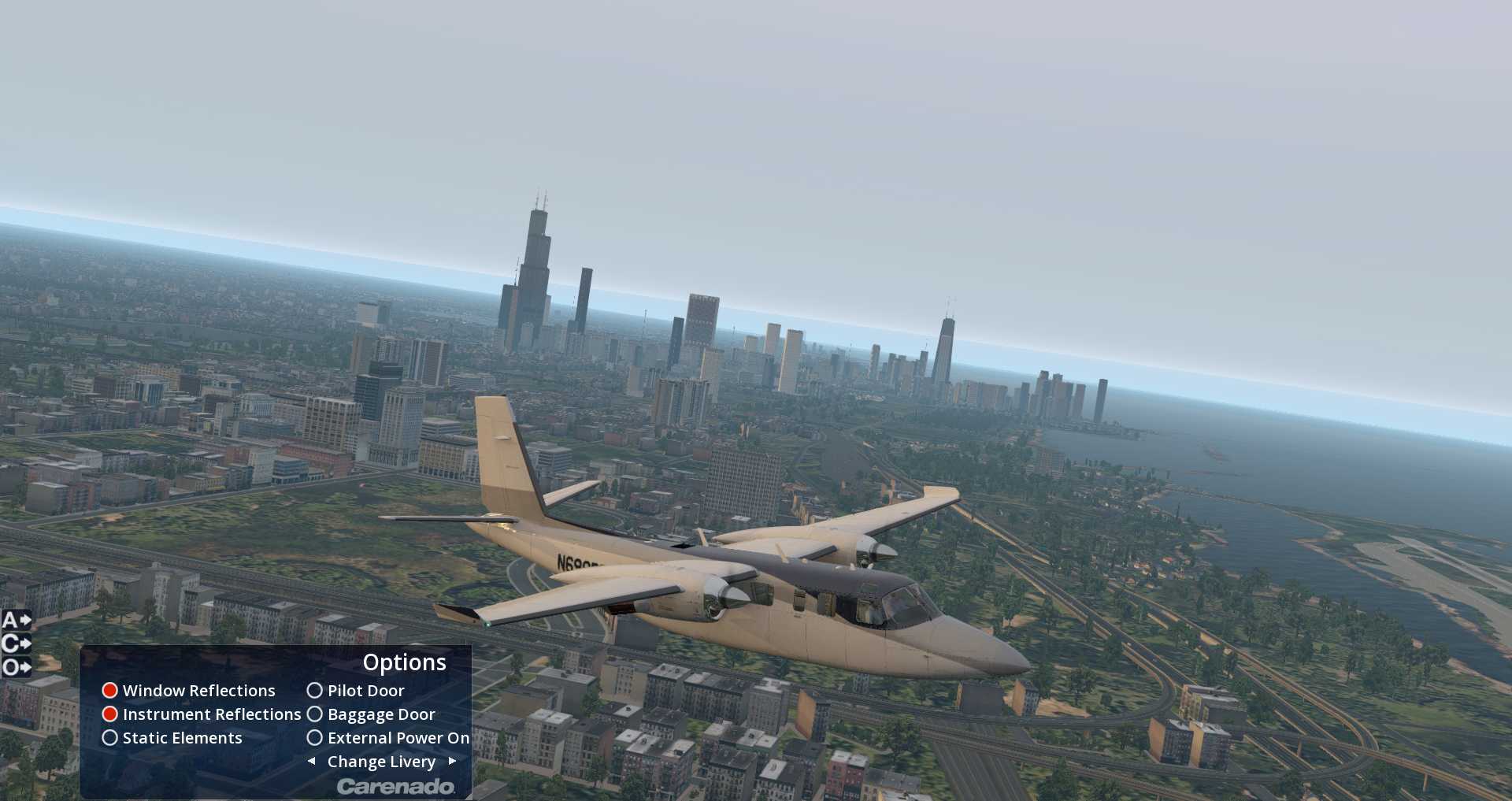Viewport: 1512px width, 801px height.
Task: Turn External Power On
Action: (x=315, y=738)
